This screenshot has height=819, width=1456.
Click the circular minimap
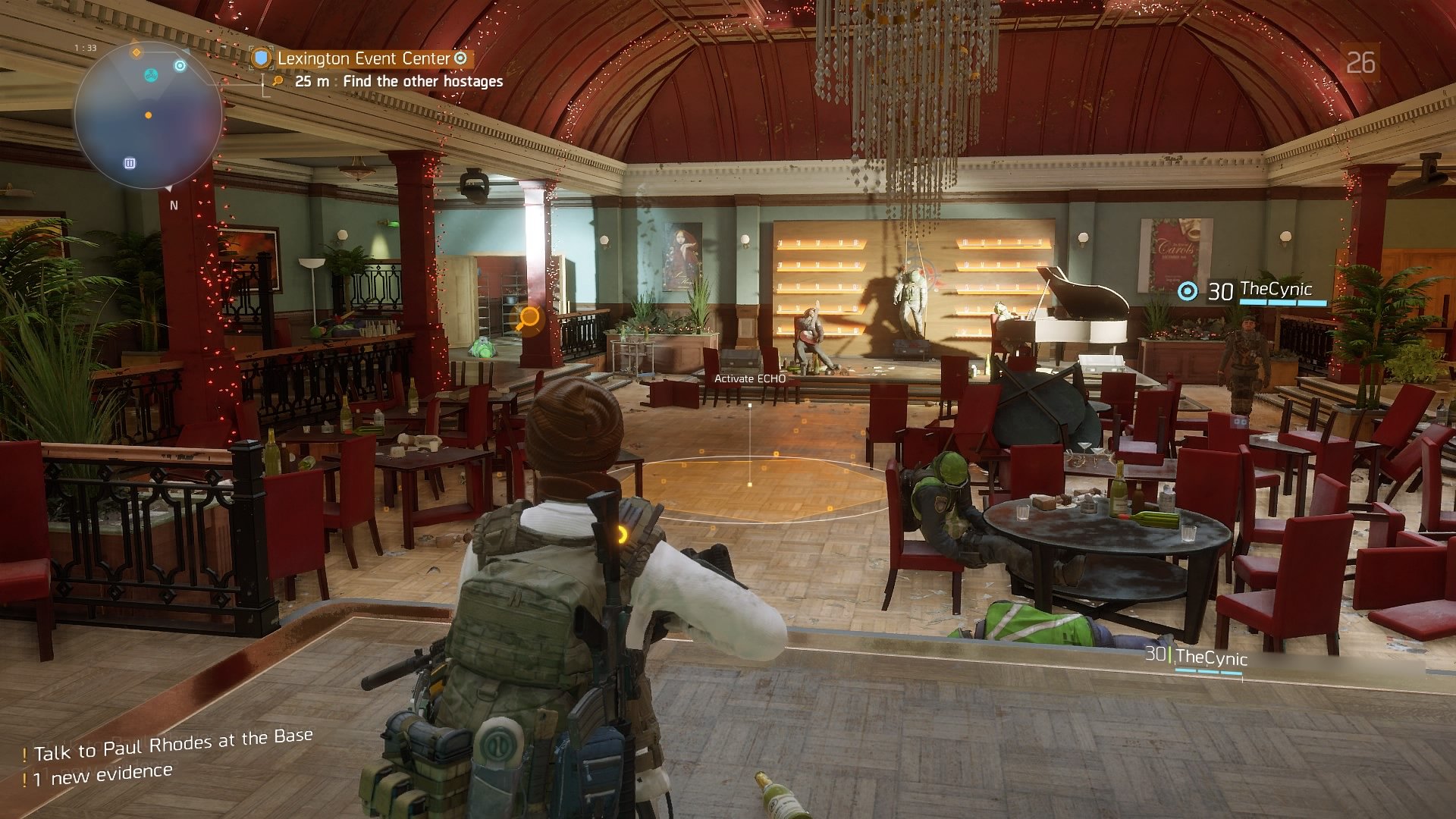pos(149,116)
